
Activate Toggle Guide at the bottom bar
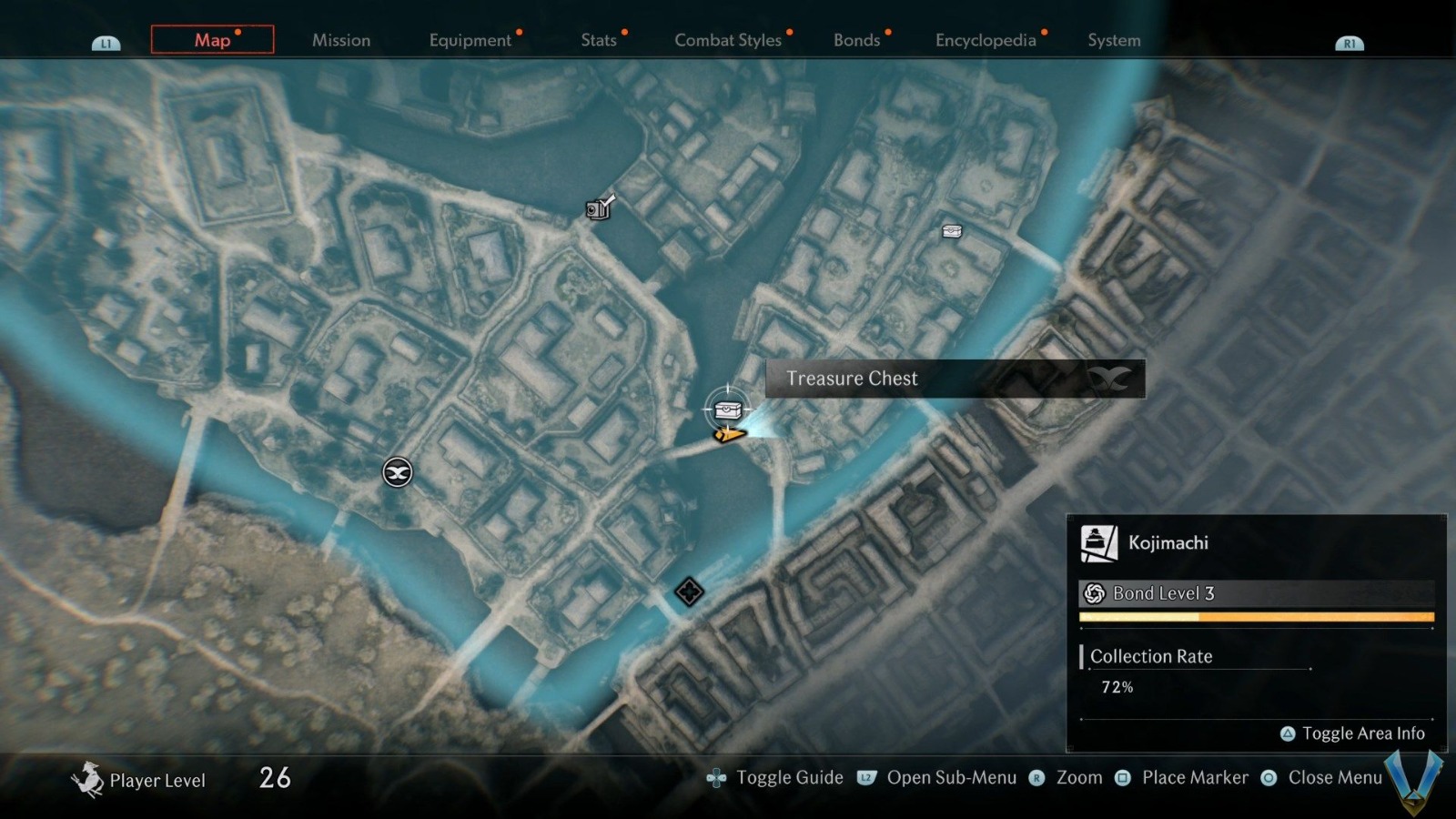click(792, 778)
